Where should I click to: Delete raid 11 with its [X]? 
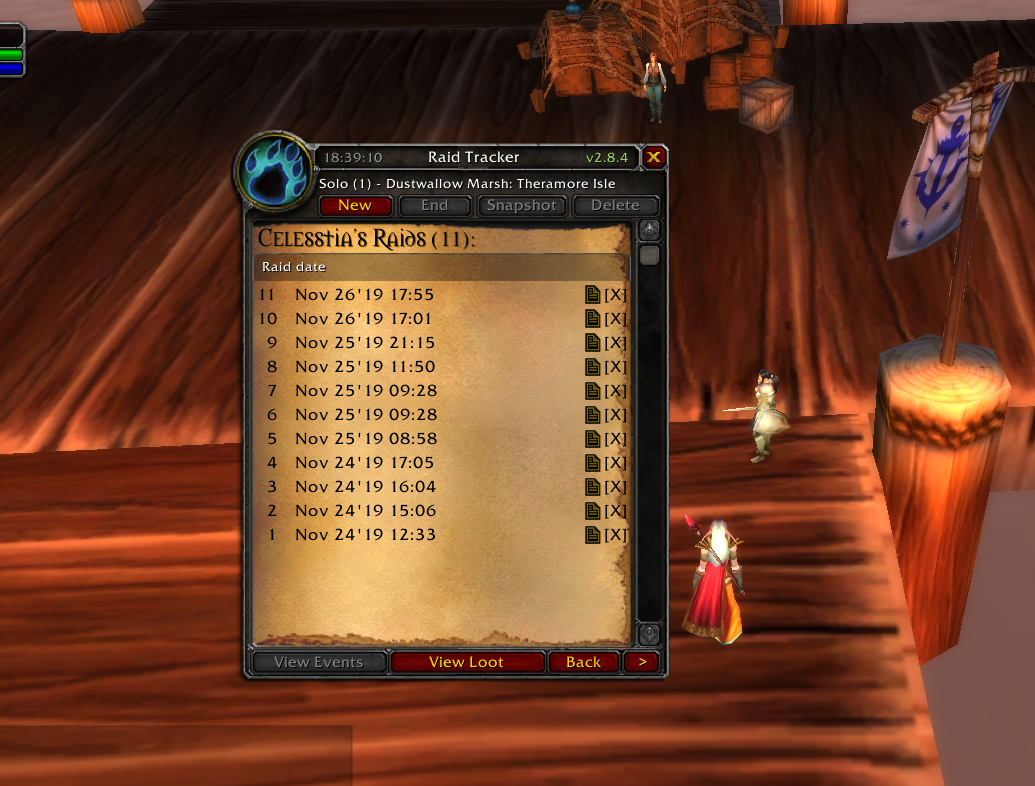coord(615,295)
